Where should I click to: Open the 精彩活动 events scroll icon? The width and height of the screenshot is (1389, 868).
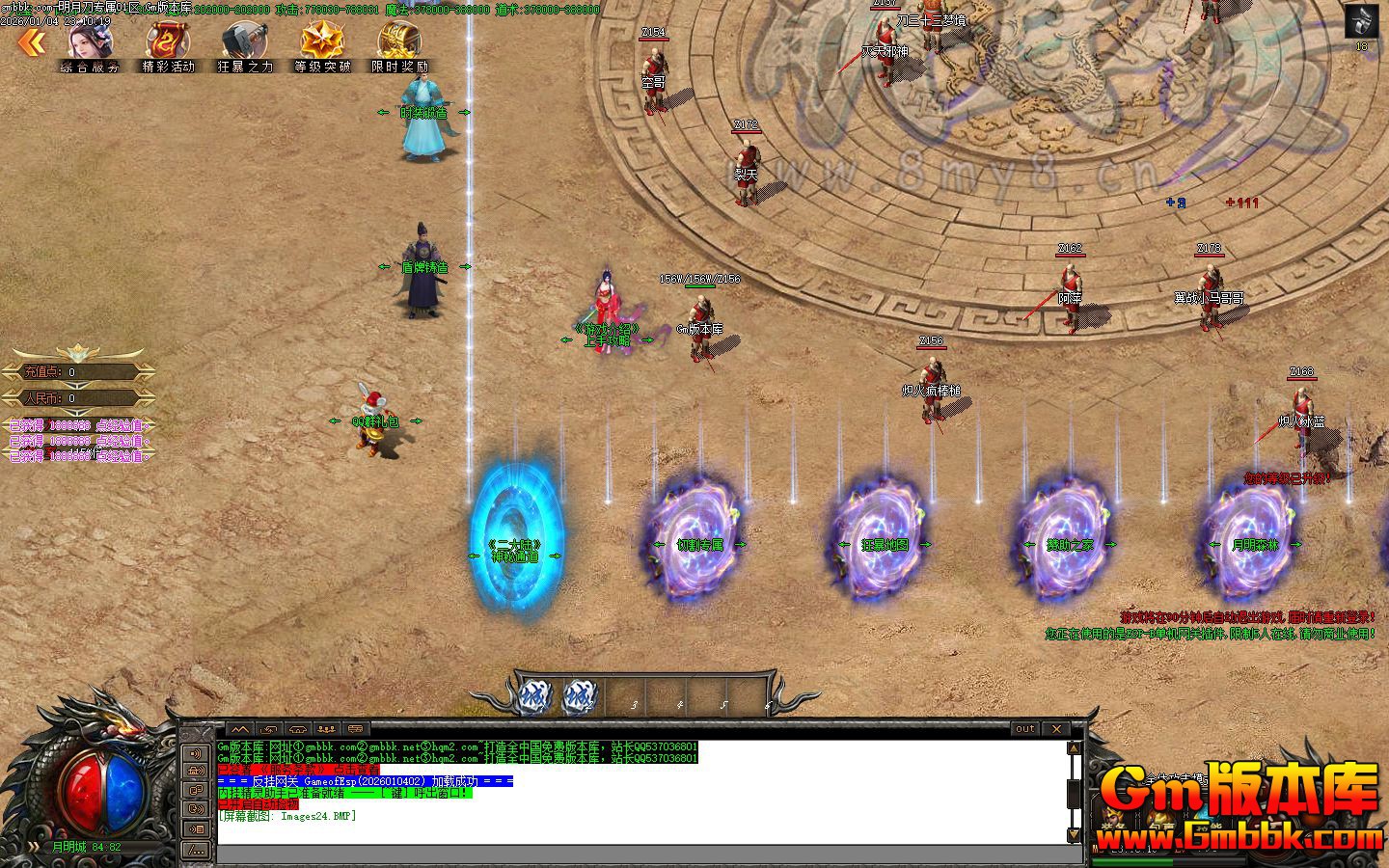pos(168,44)
